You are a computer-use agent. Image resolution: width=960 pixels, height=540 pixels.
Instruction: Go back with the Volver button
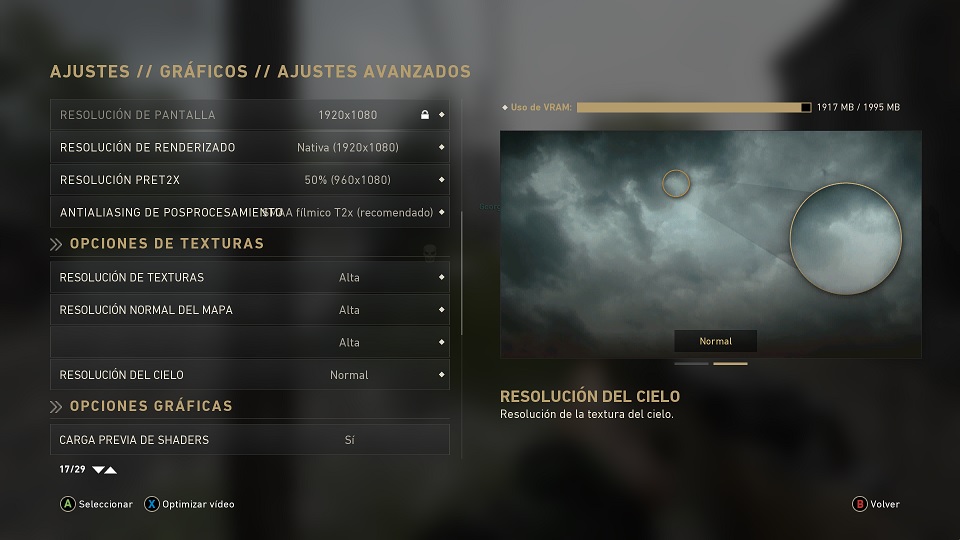pos(876,504)
